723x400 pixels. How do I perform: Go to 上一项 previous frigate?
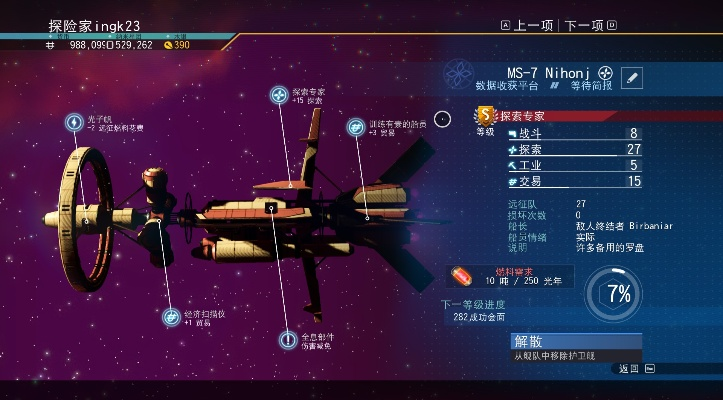[x=528, y=25]
